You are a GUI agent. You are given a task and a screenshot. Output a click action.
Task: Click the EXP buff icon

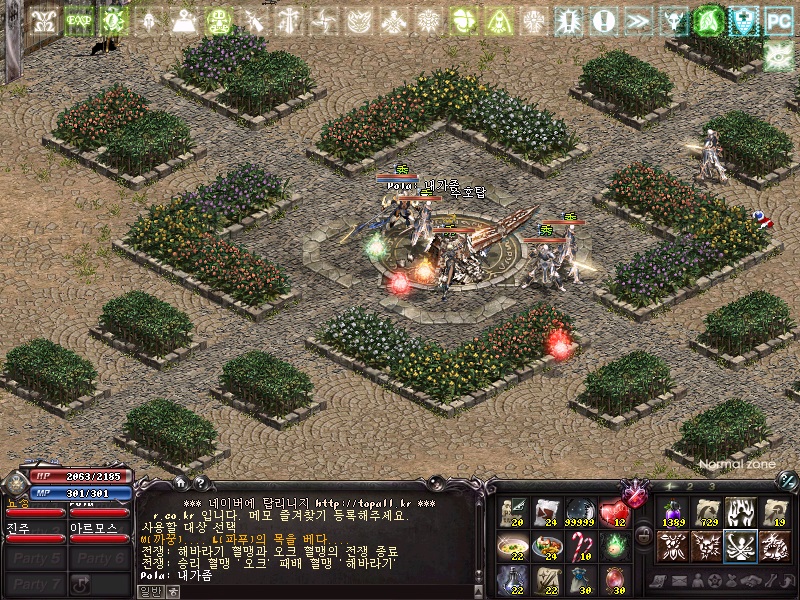(78, 20)
